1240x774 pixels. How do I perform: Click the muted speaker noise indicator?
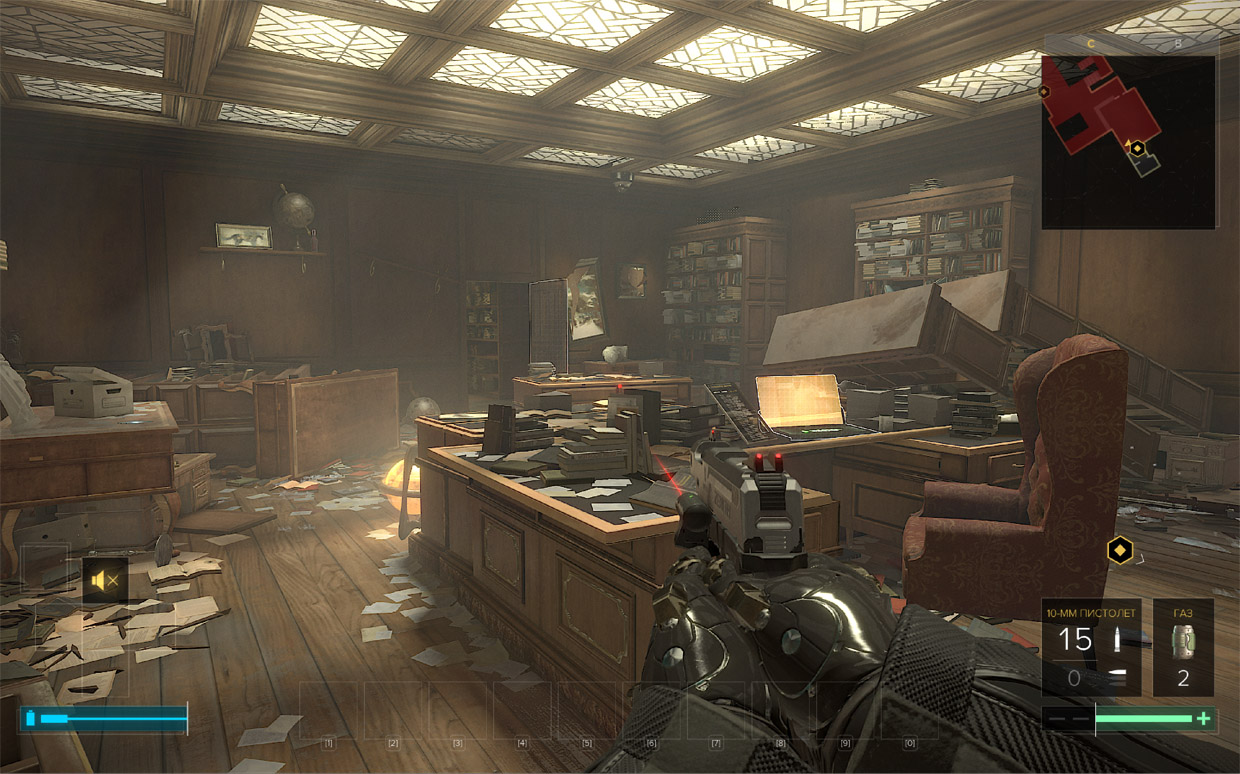tap(104, 580)
